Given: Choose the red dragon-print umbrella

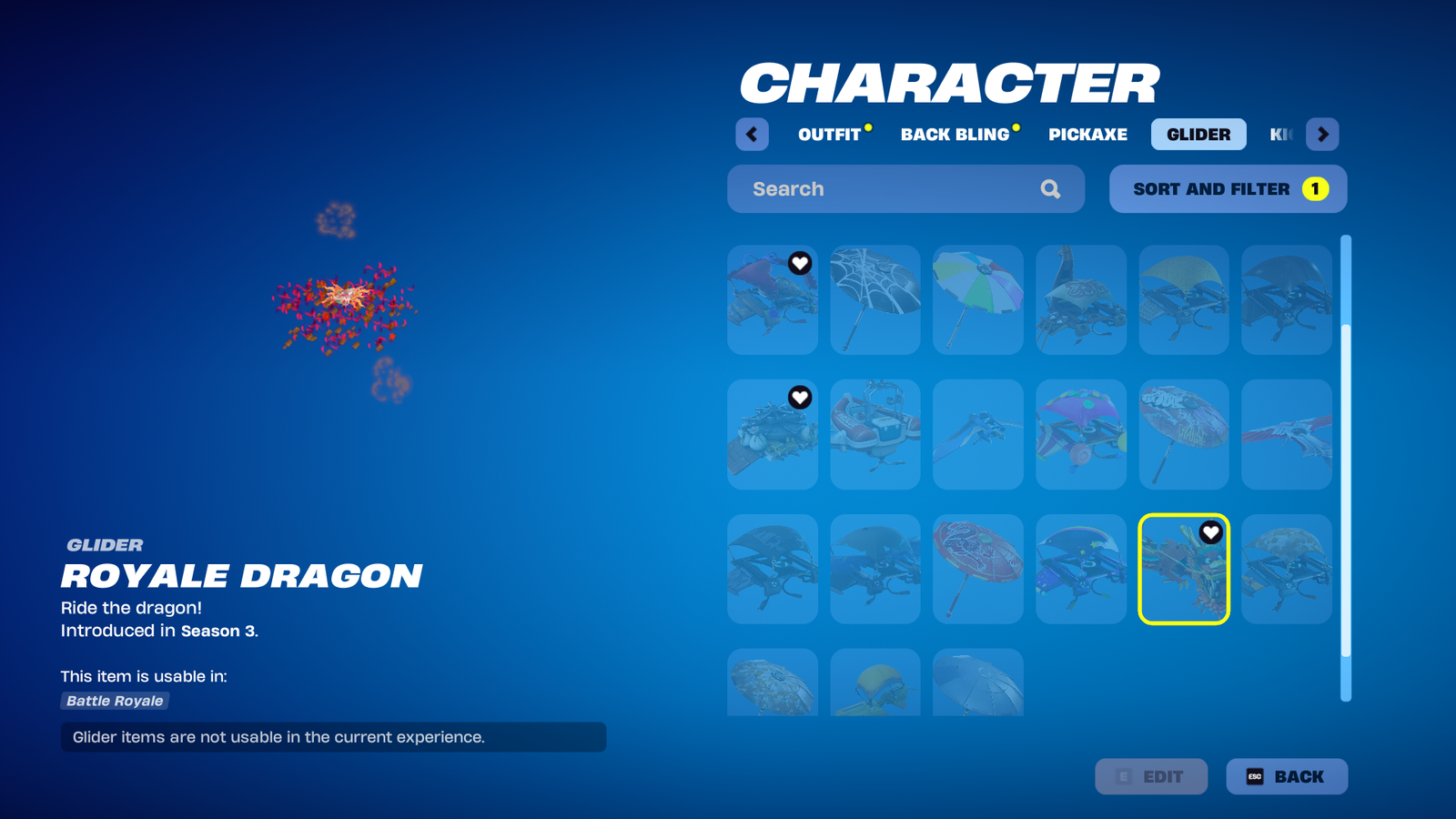Looking at the screenshot, I should [978, 570].
